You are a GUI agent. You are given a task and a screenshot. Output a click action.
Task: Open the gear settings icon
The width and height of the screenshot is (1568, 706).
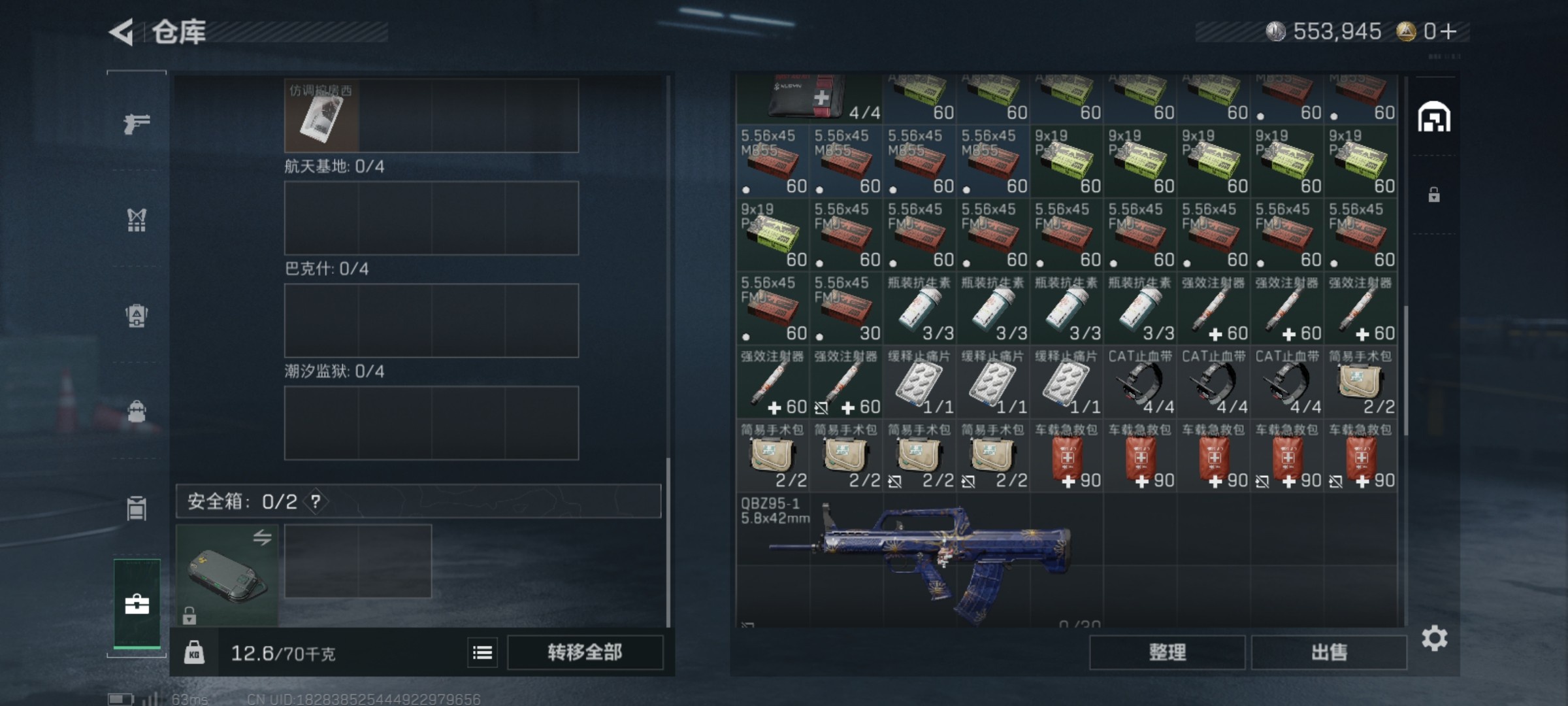(1434, 639)
